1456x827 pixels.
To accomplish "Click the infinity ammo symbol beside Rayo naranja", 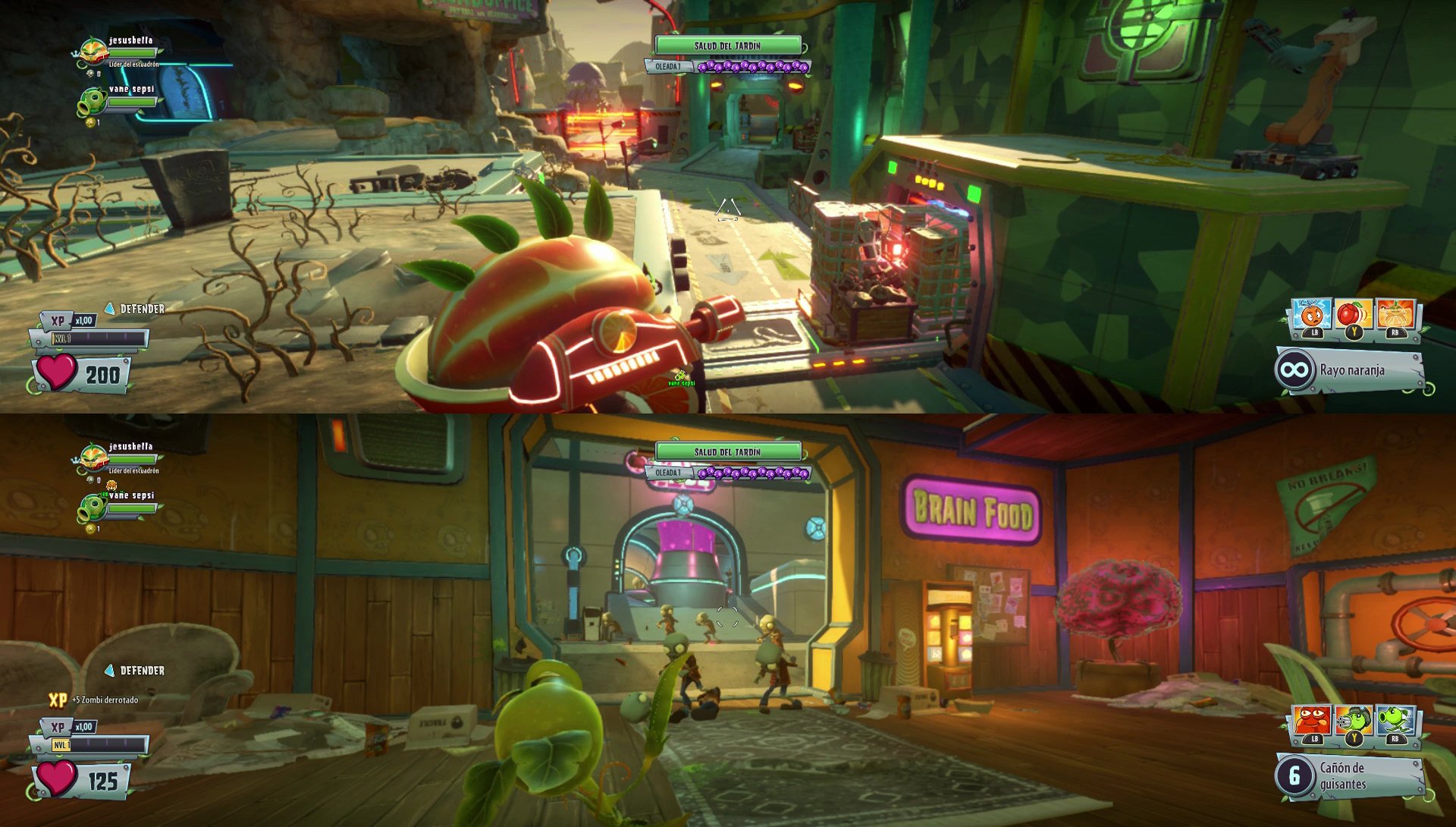I will (x=1294, y=369).
